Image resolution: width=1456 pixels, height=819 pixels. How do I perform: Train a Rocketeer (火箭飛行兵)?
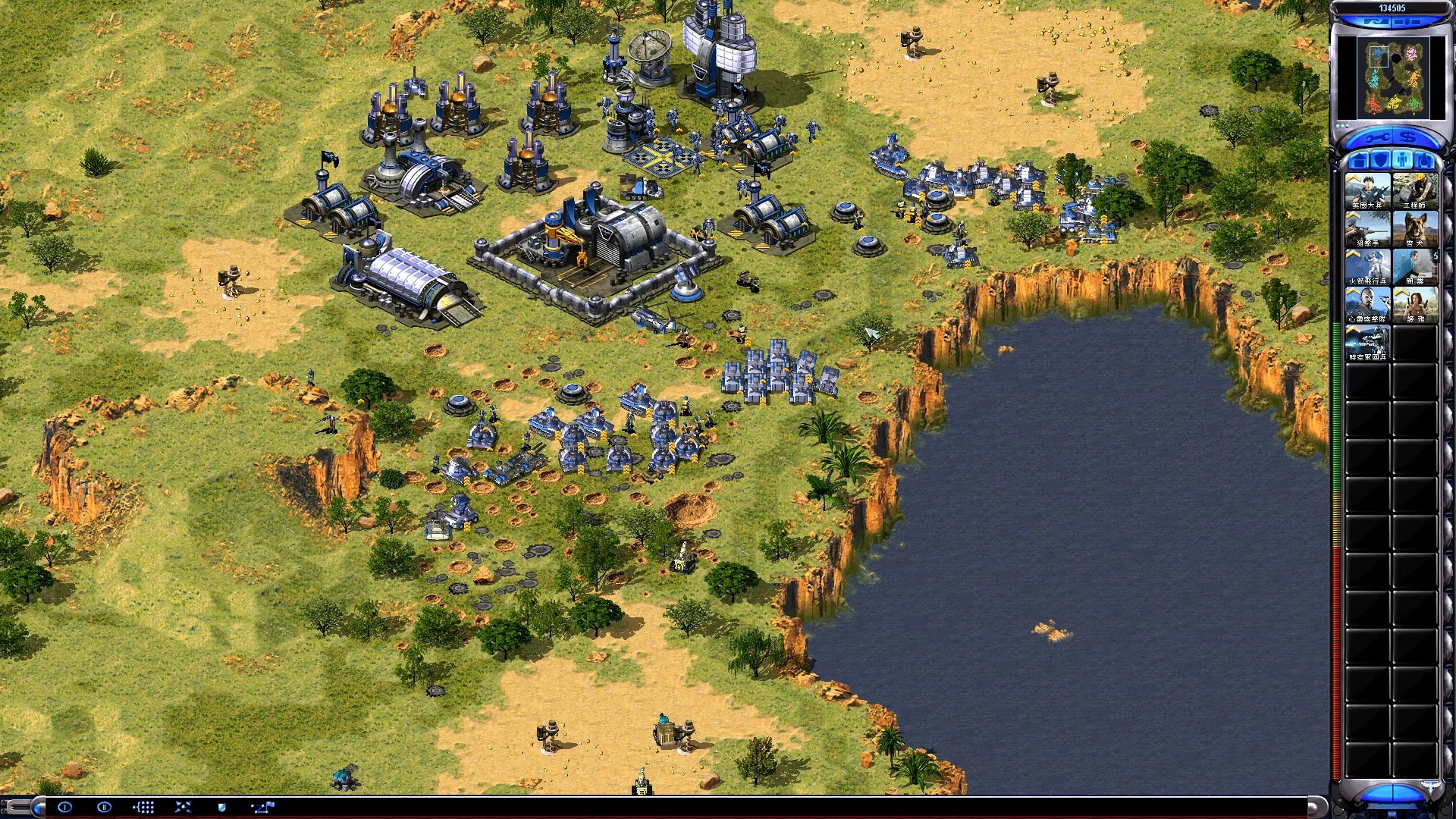coord(1368,267)
